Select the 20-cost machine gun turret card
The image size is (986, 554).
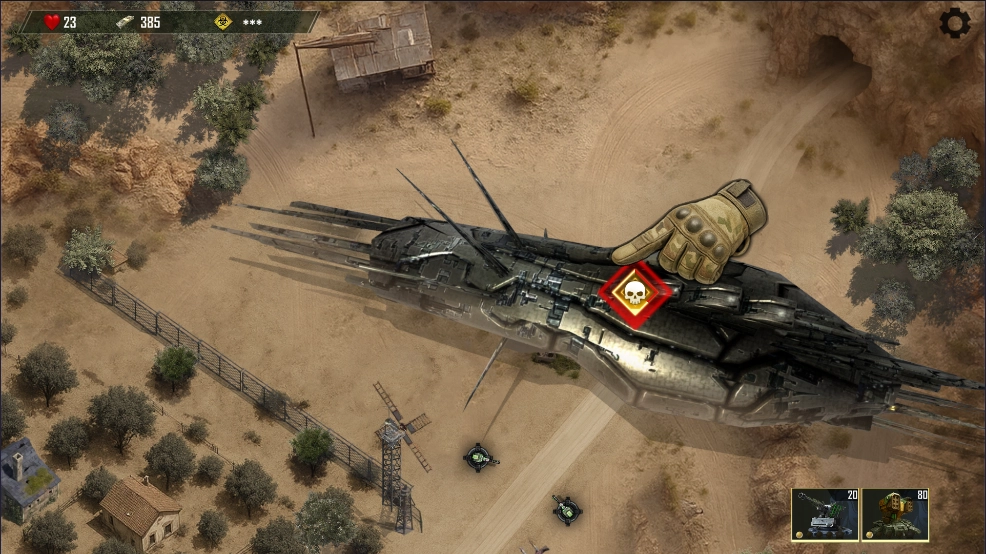click(x=824, y=515)
